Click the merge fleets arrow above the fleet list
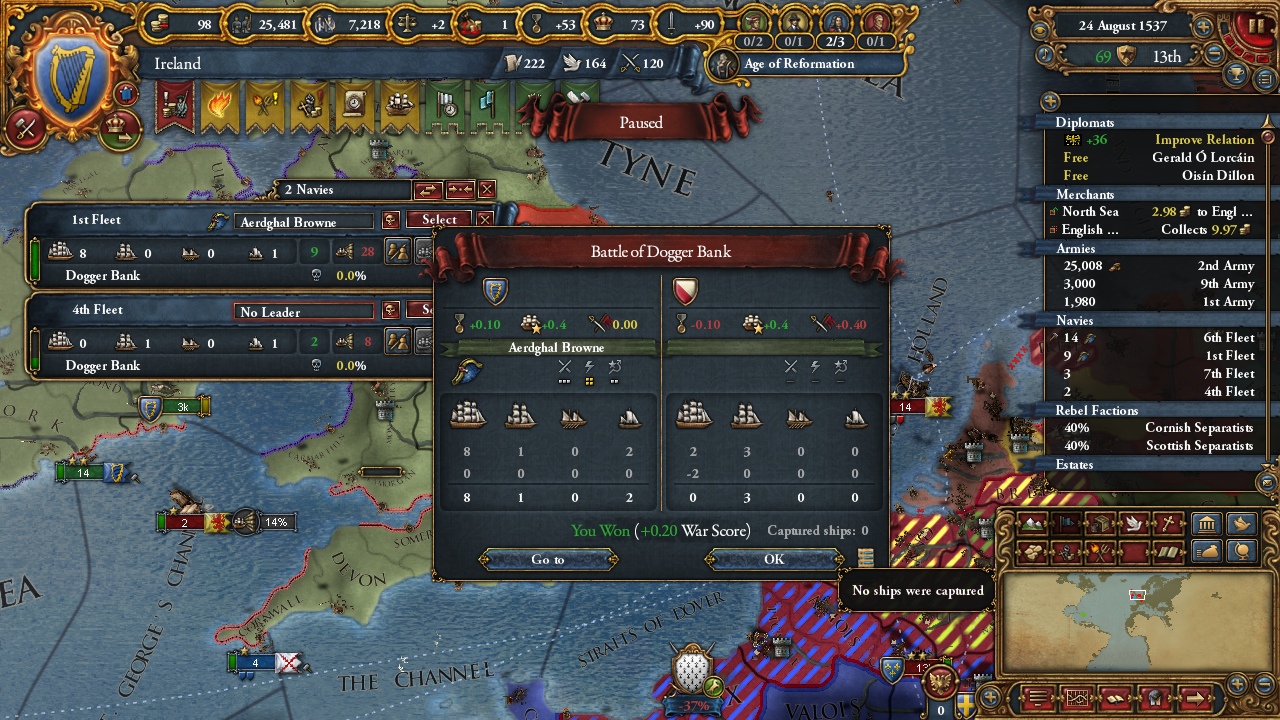 pyautogui.click(x=459, y=189)
